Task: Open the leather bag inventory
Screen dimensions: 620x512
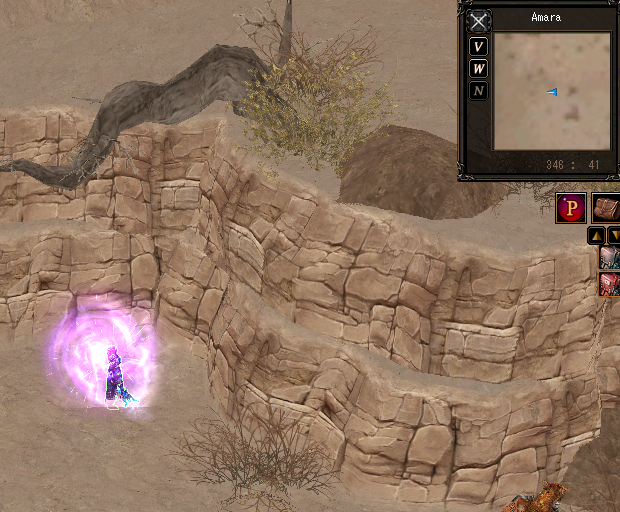Action: (606, 208)
